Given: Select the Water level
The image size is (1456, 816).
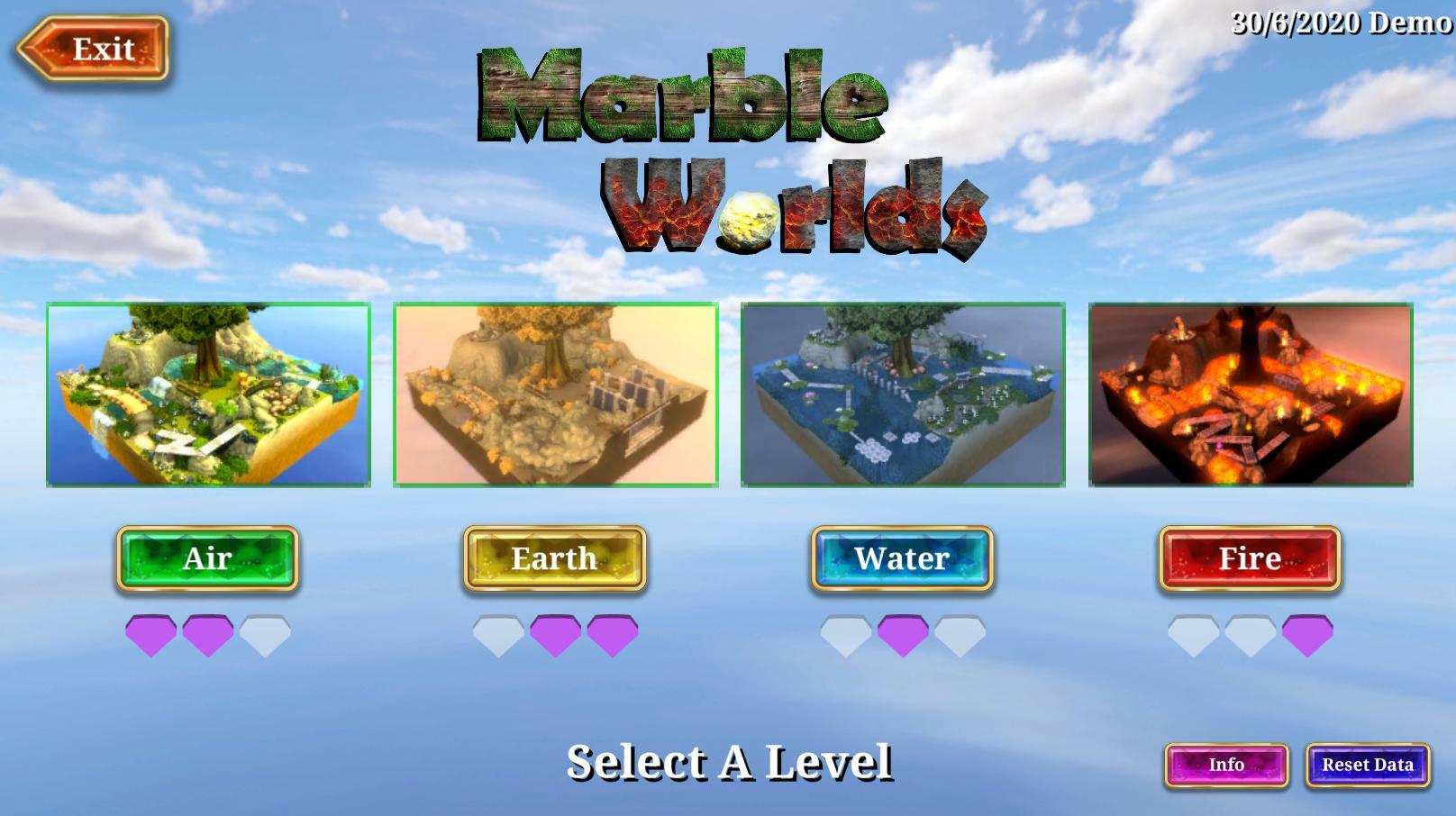Looking at the screenshot, I should [902, 558].
